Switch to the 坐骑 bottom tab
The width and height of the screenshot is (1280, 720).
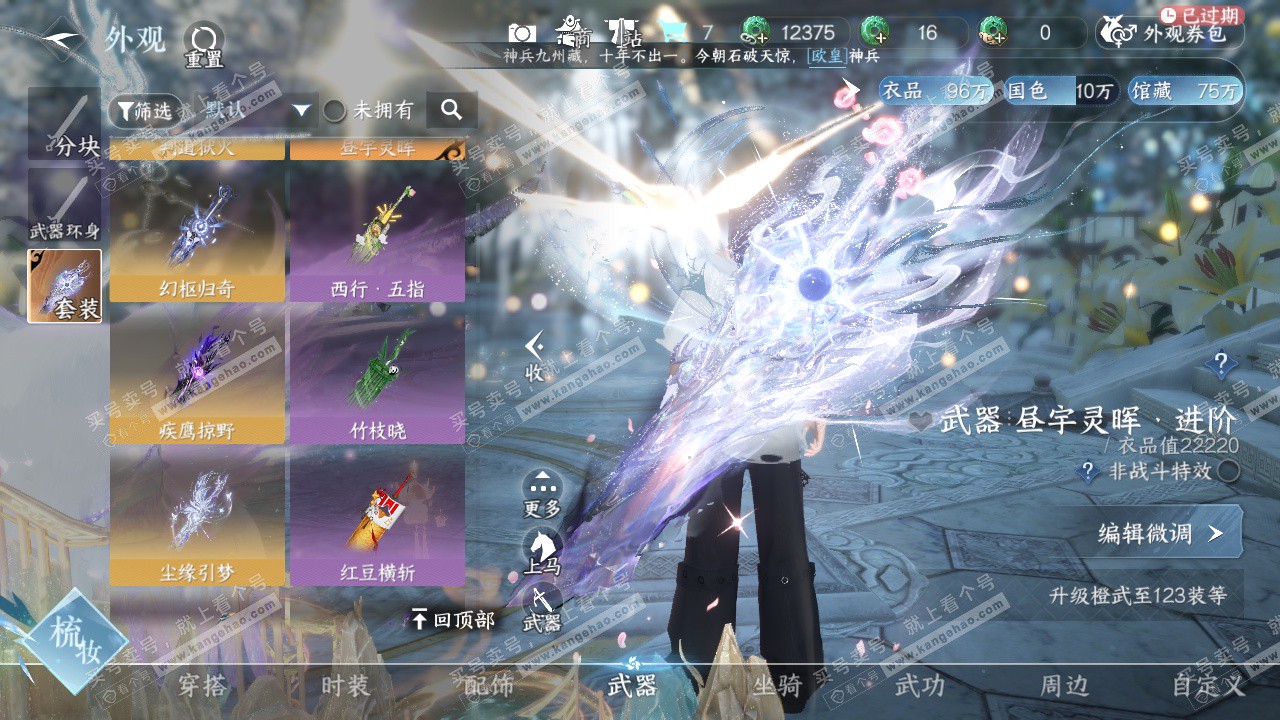[x=777, y=686]
